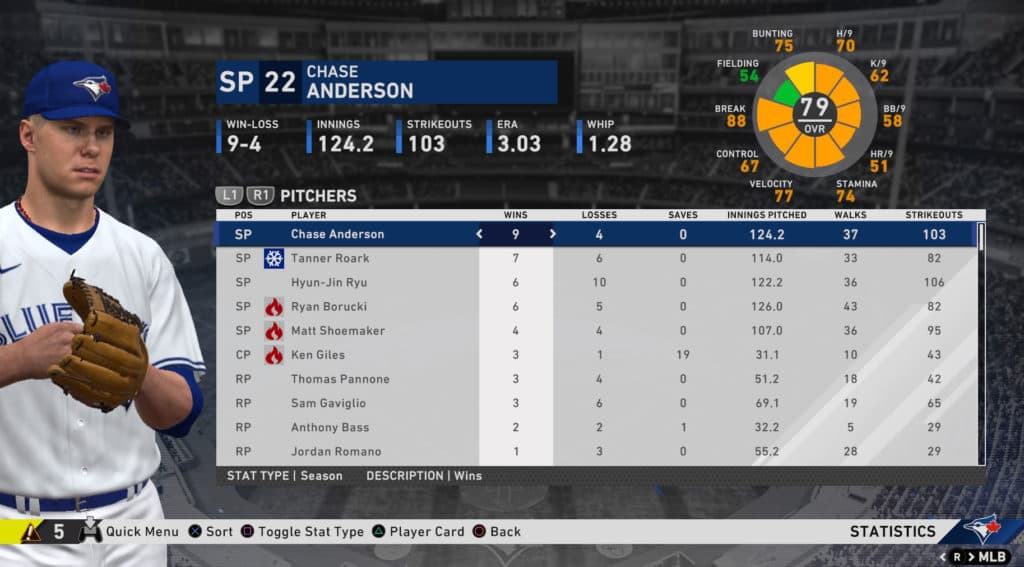This screenshot has width=1024, height=567.
Task: Select the Matt Shoemaker row
Action: tap(337, 330)
